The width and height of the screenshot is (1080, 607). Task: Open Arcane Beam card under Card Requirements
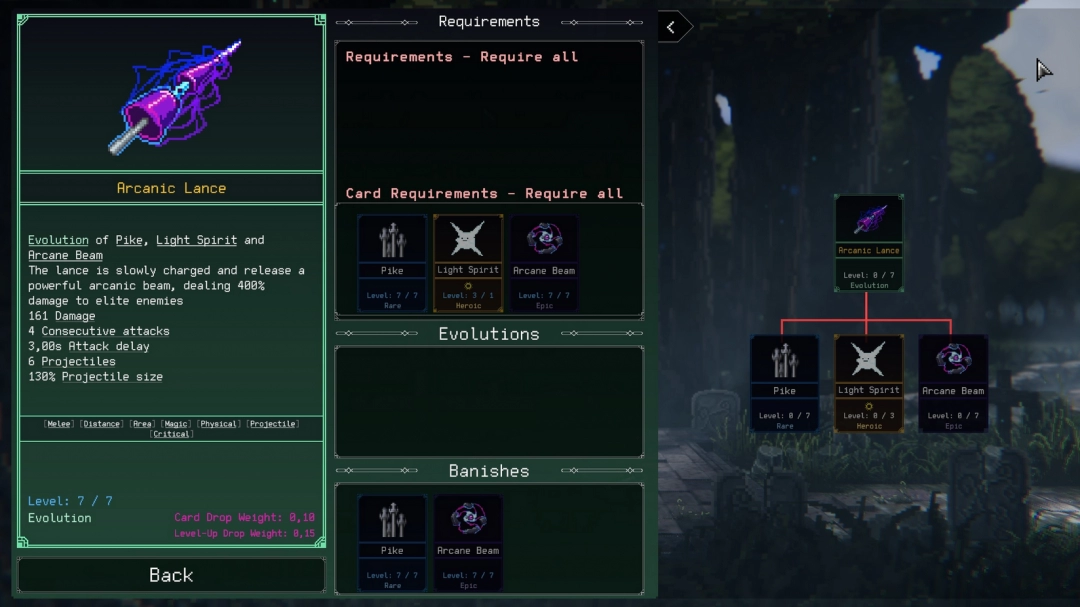point(544,263)
